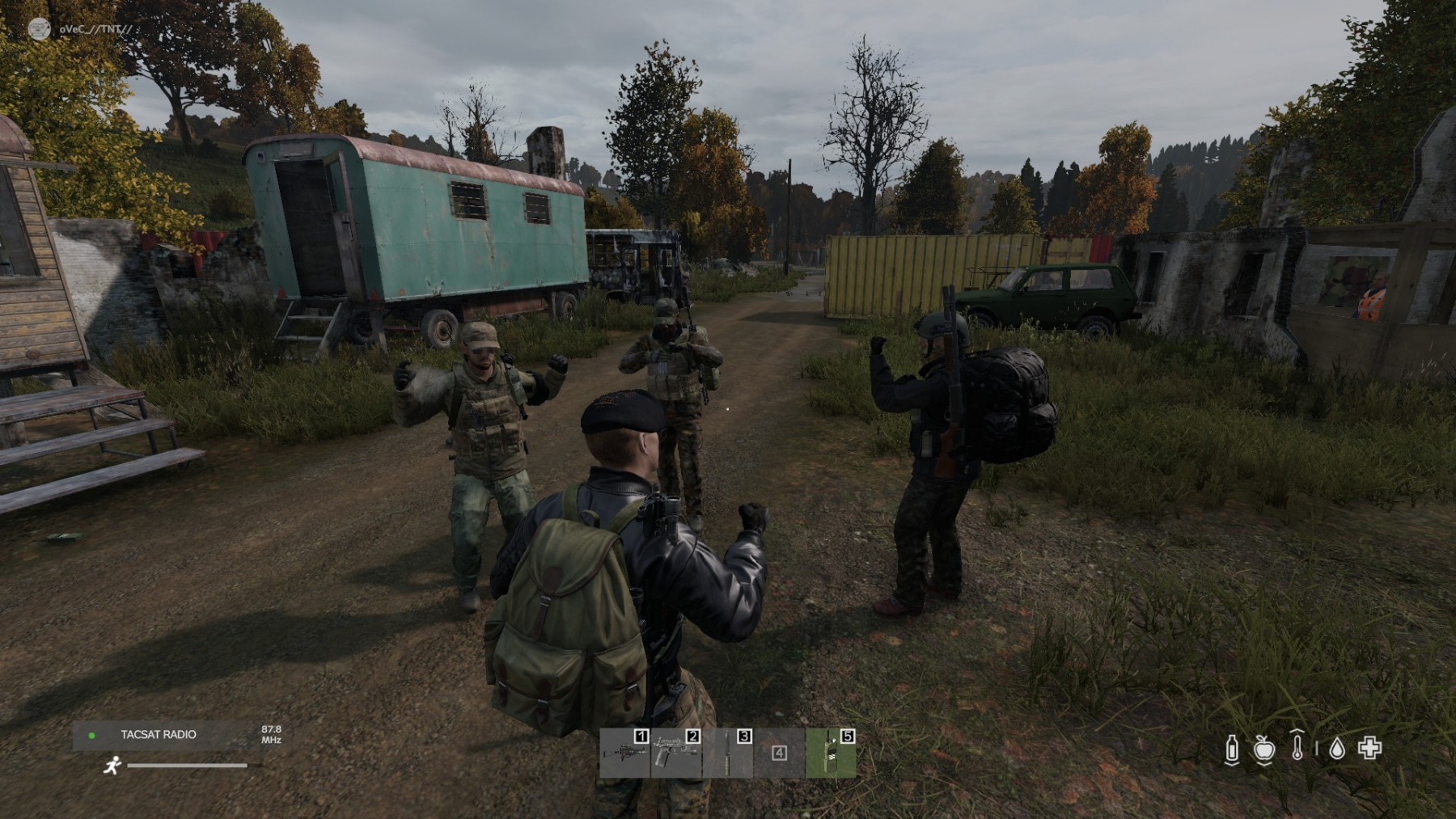This screenshot has width=1456, height=819.
Task: Click the health cross icon
Action: pyautogui.click(x=1369, y=748)
